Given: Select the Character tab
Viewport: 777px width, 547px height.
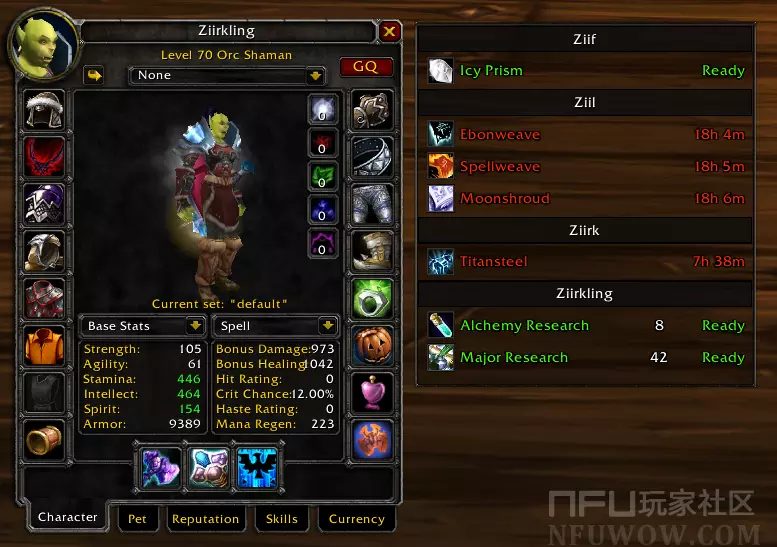Looking at the screenshot, I should click(68, 518).
